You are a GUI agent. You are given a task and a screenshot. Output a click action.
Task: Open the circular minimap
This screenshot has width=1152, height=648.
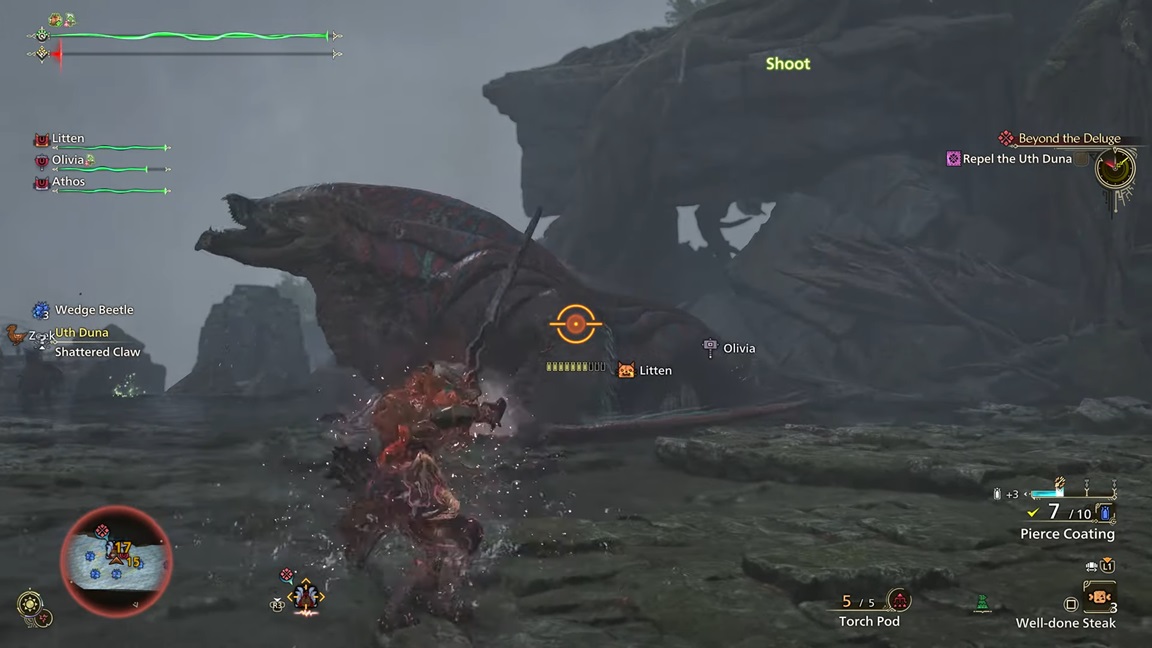[116, 560]
